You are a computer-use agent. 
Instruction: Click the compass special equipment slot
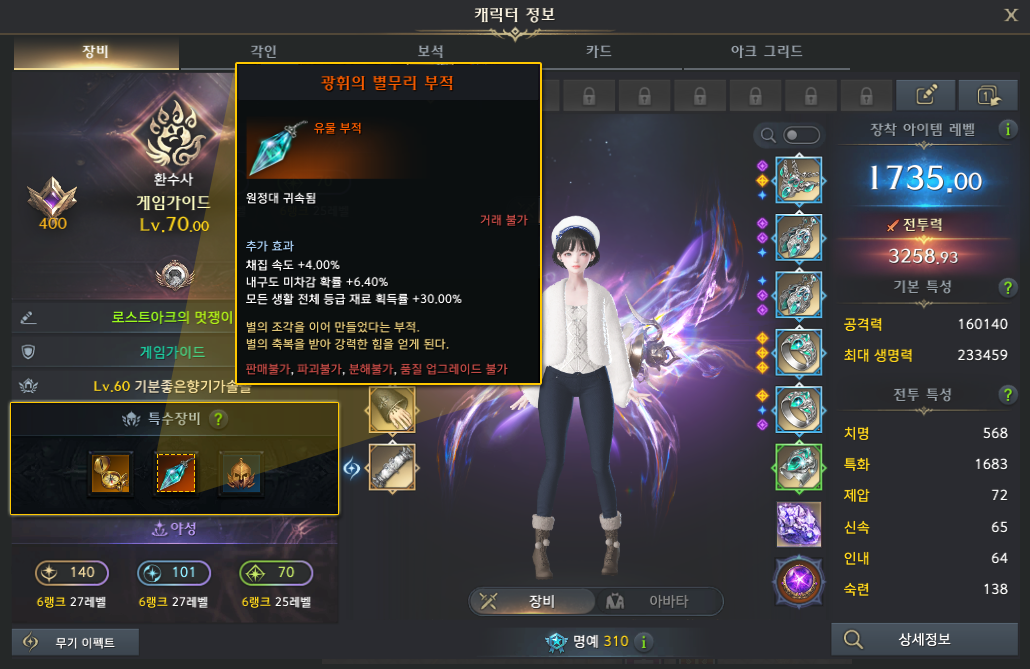pos(108,475)
